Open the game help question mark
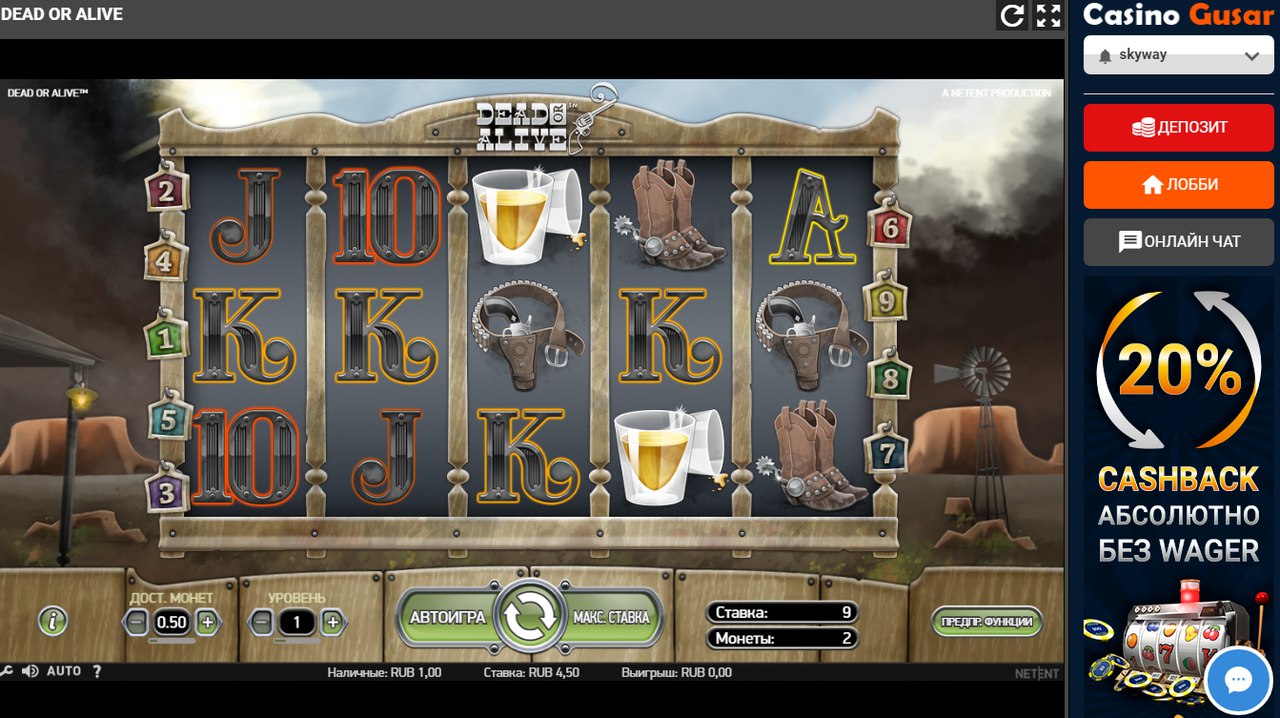 97,672
